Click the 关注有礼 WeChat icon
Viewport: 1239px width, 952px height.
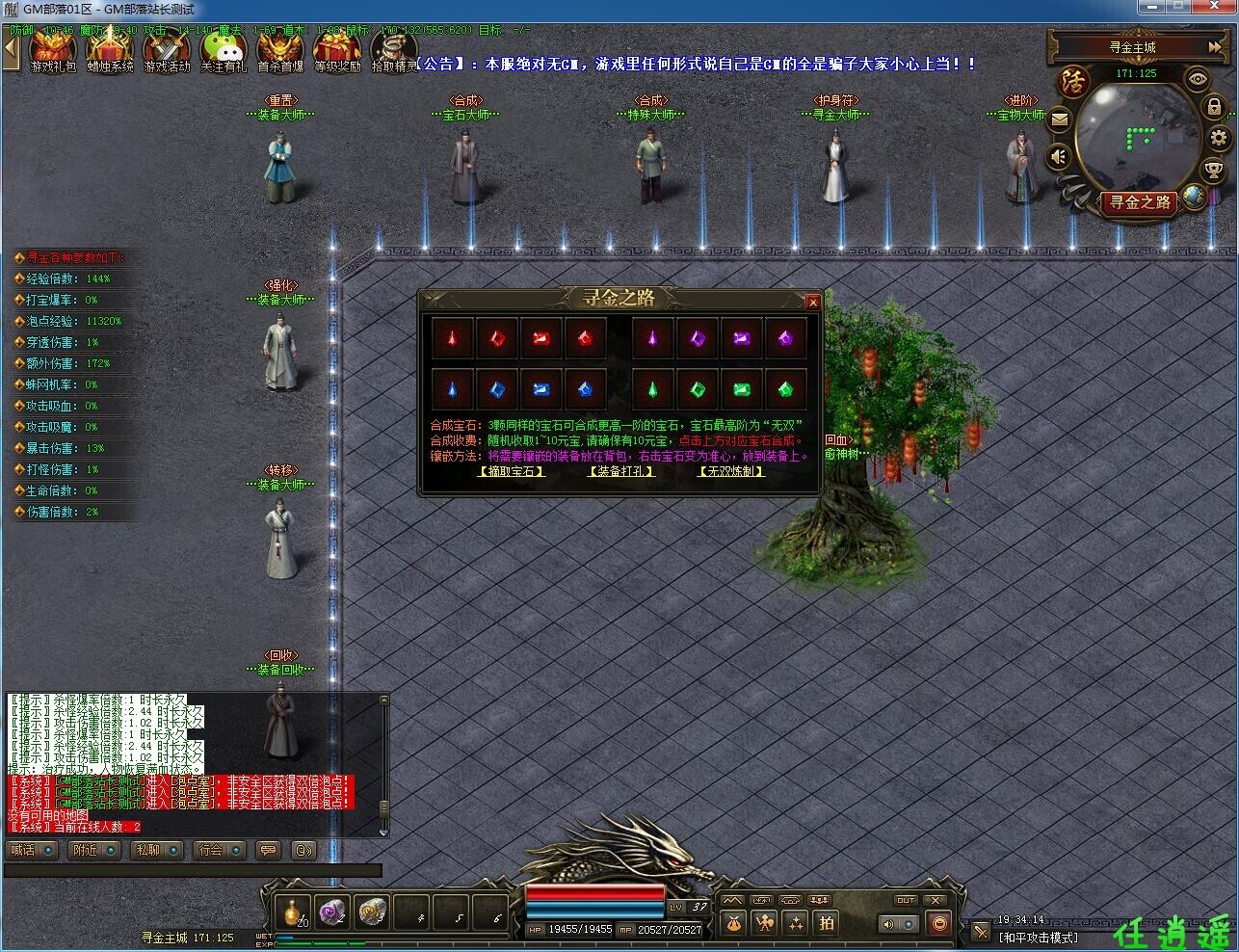click(224, 50)
